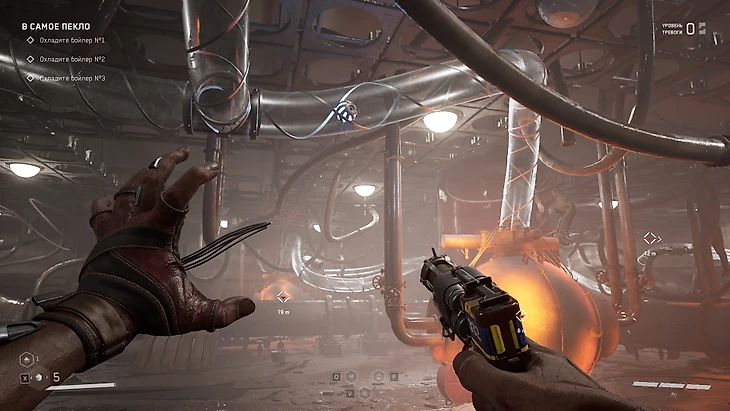Select objective «Охладите бойлер №3»

(72, 78)
